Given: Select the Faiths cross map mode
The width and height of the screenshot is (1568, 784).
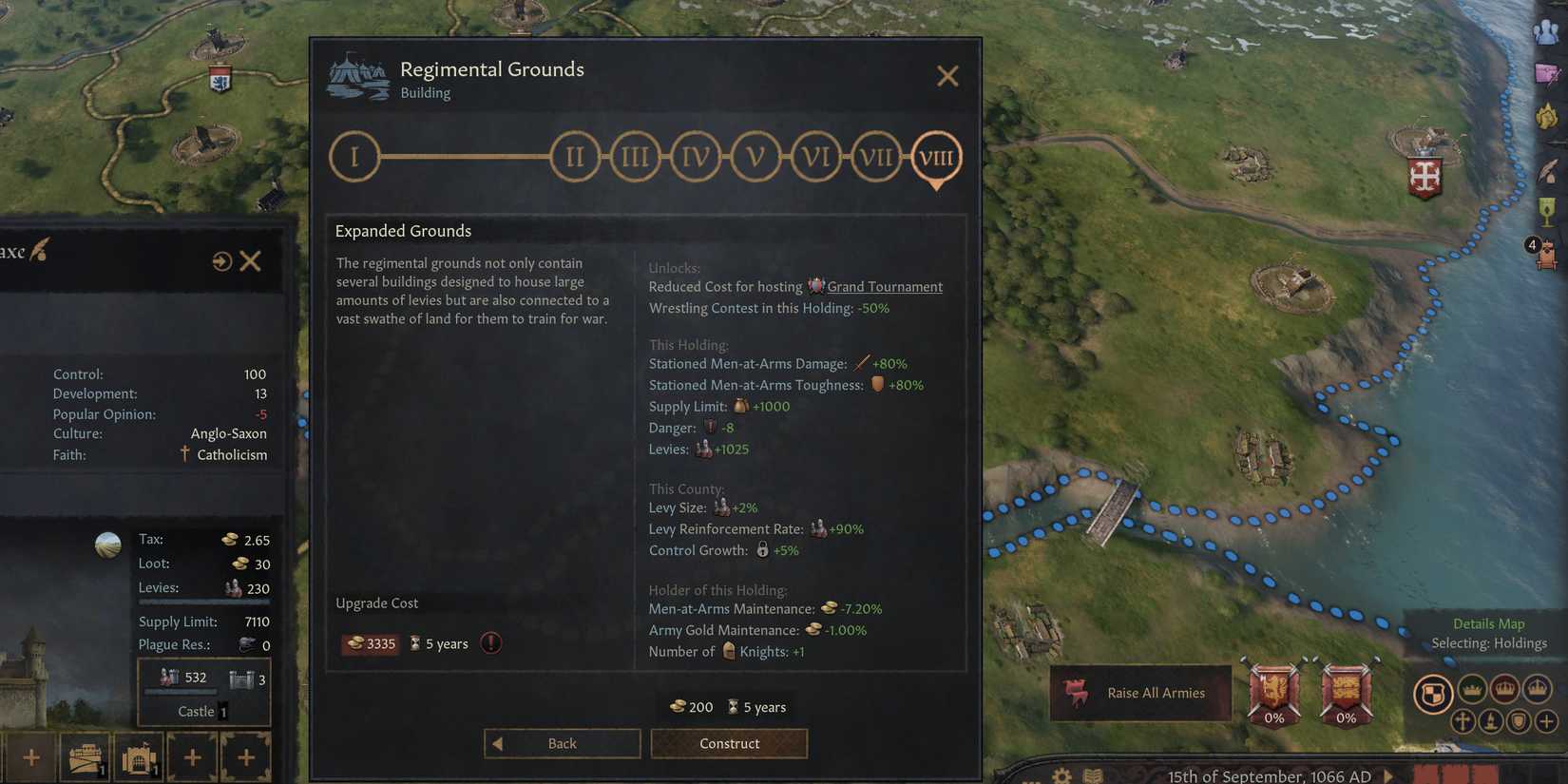Looking at the screenshot, I should tap(1463, 721).
